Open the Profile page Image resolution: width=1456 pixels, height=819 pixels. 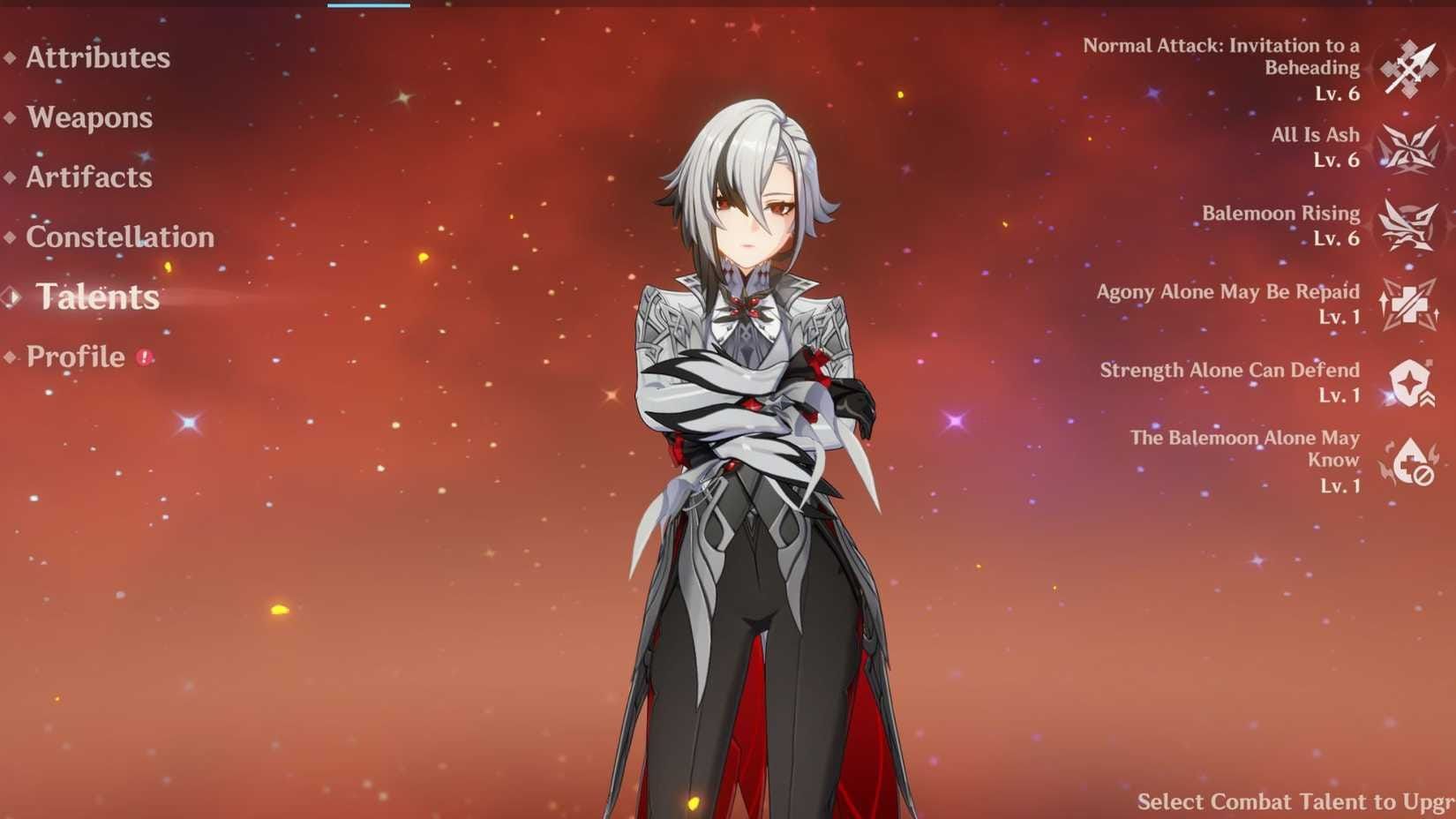pyautogui.click(x=75, y=357)
